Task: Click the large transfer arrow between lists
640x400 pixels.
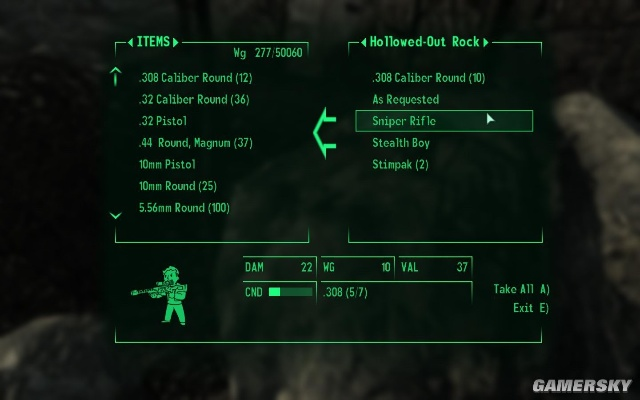Action: (324, 131)
